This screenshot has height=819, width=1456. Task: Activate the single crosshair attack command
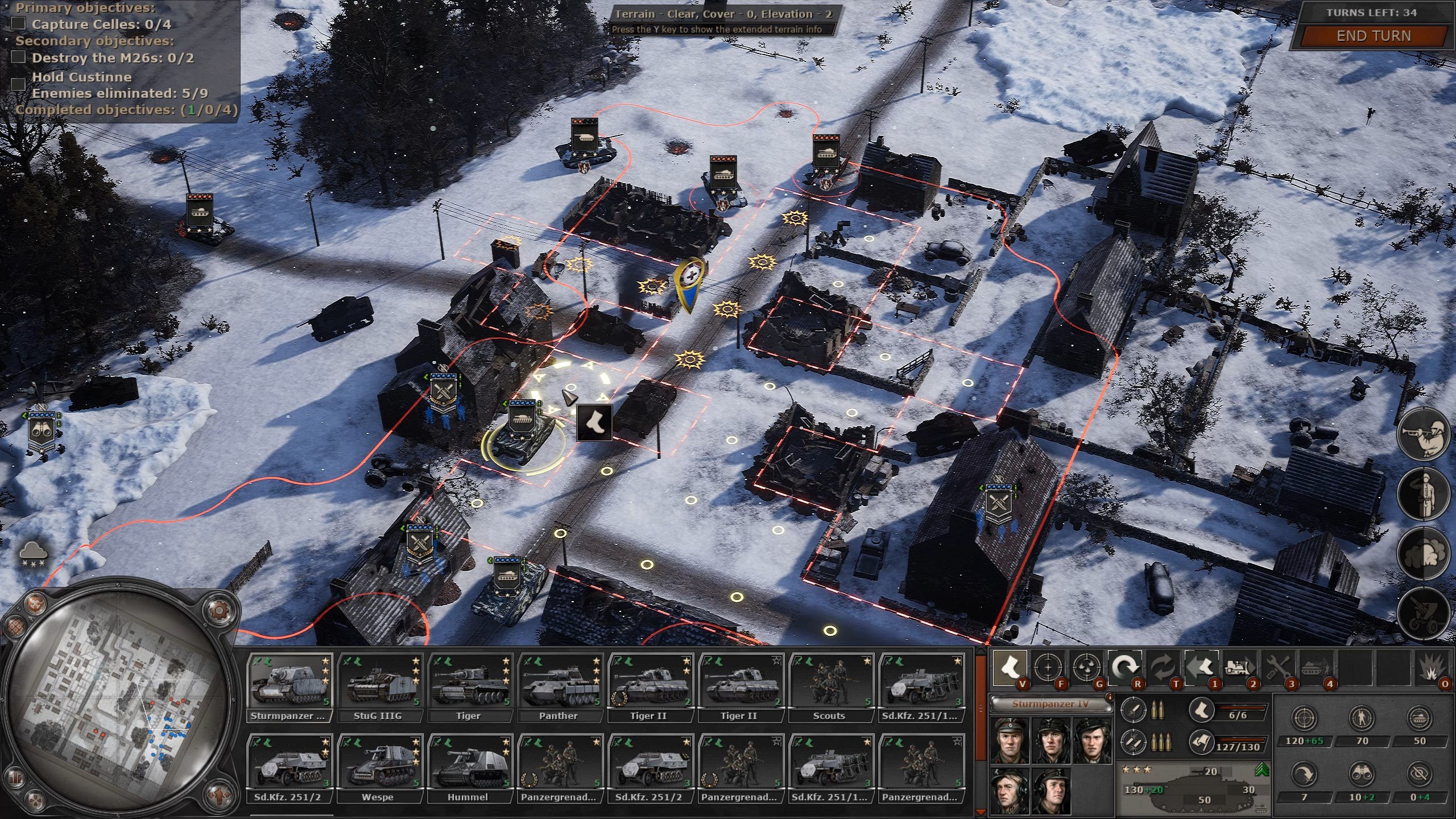point(1048,667)
